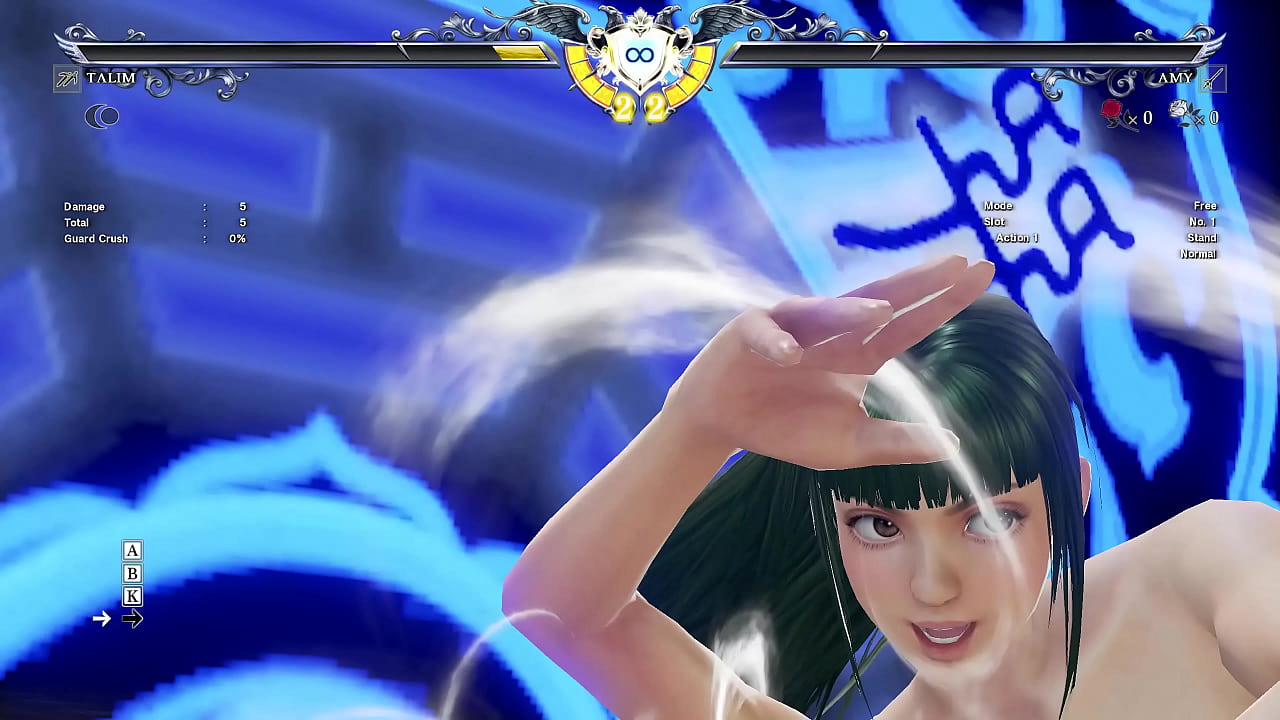Change Action 1 currently set to Stand
Viewport: 1280px width, 720px height.
coord(1202,238)
